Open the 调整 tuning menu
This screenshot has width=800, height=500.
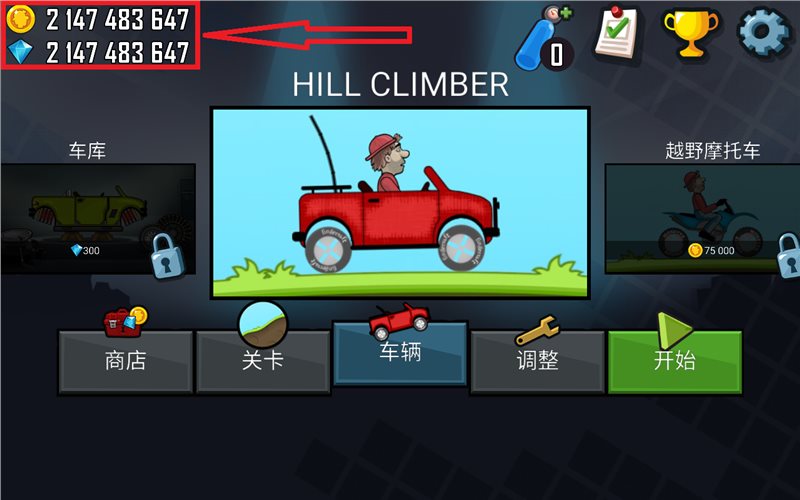pos(537,360)
